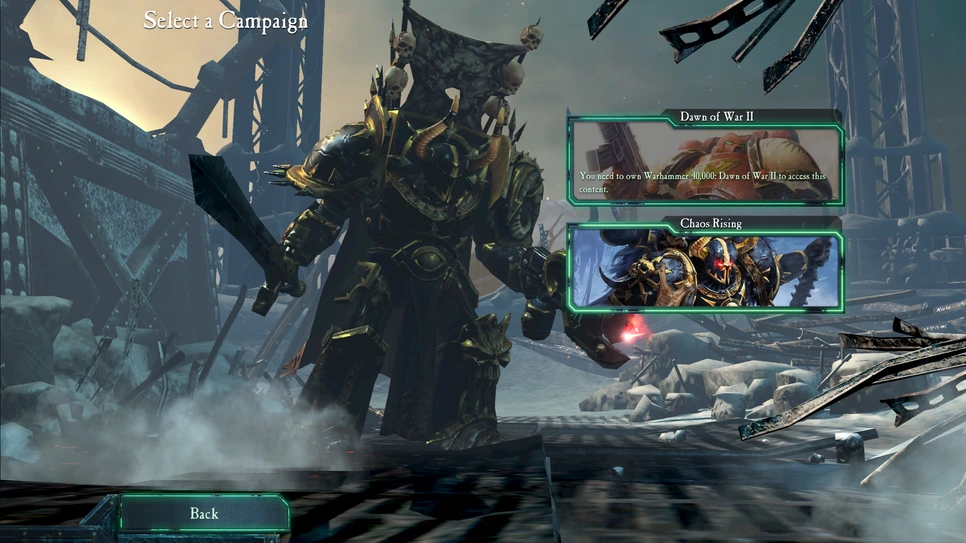This screenshot has height=543, width=966.
Task: Choose the Dawn of War II campaign
Action: (x=705, y=161)
